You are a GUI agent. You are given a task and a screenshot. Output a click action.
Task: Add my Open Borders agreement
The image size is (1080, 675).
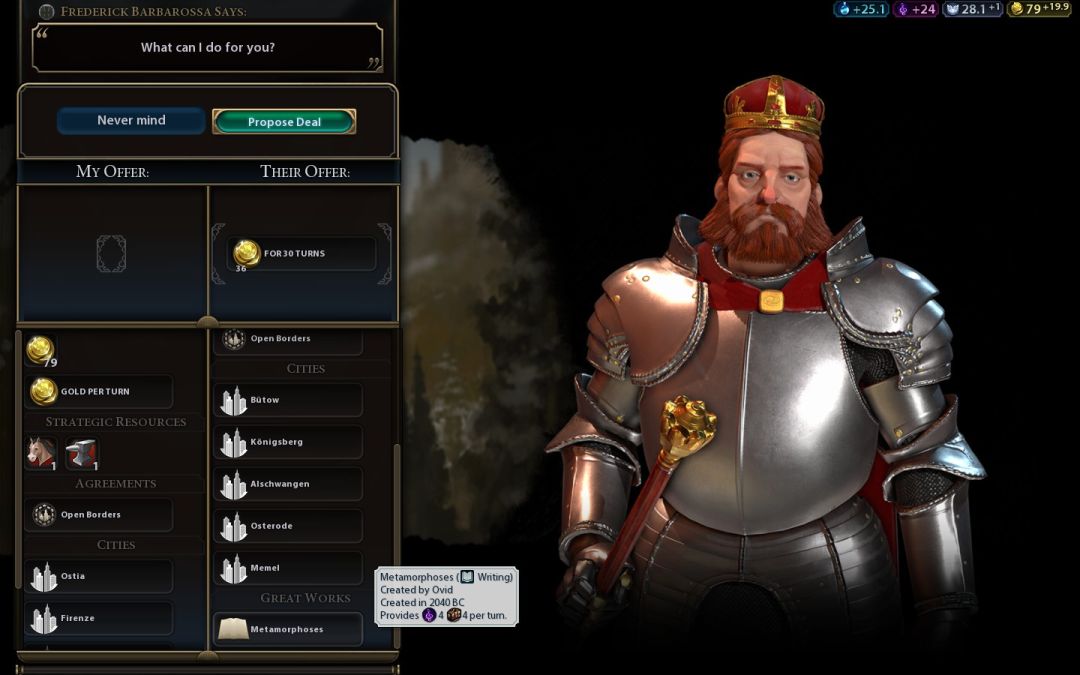click(98, 515)
